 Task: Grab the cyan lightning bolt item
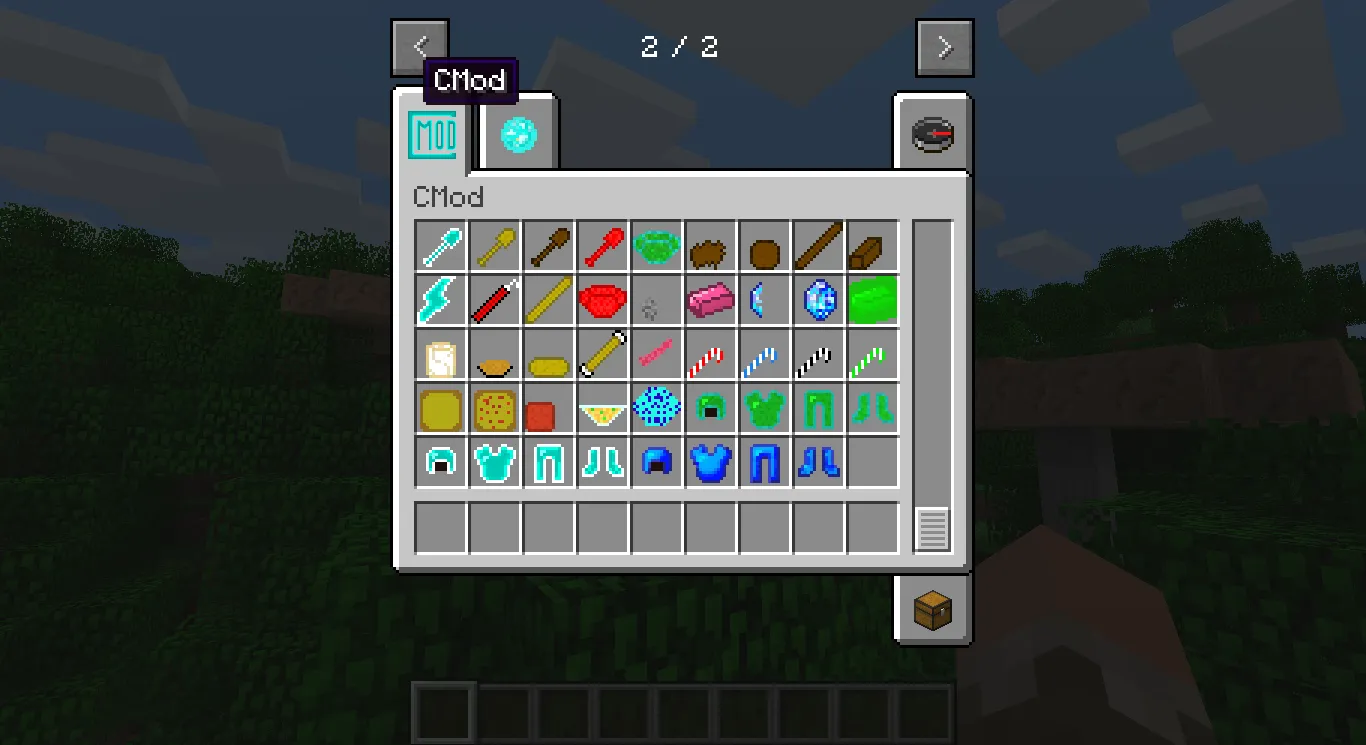[x=440, y=300]
